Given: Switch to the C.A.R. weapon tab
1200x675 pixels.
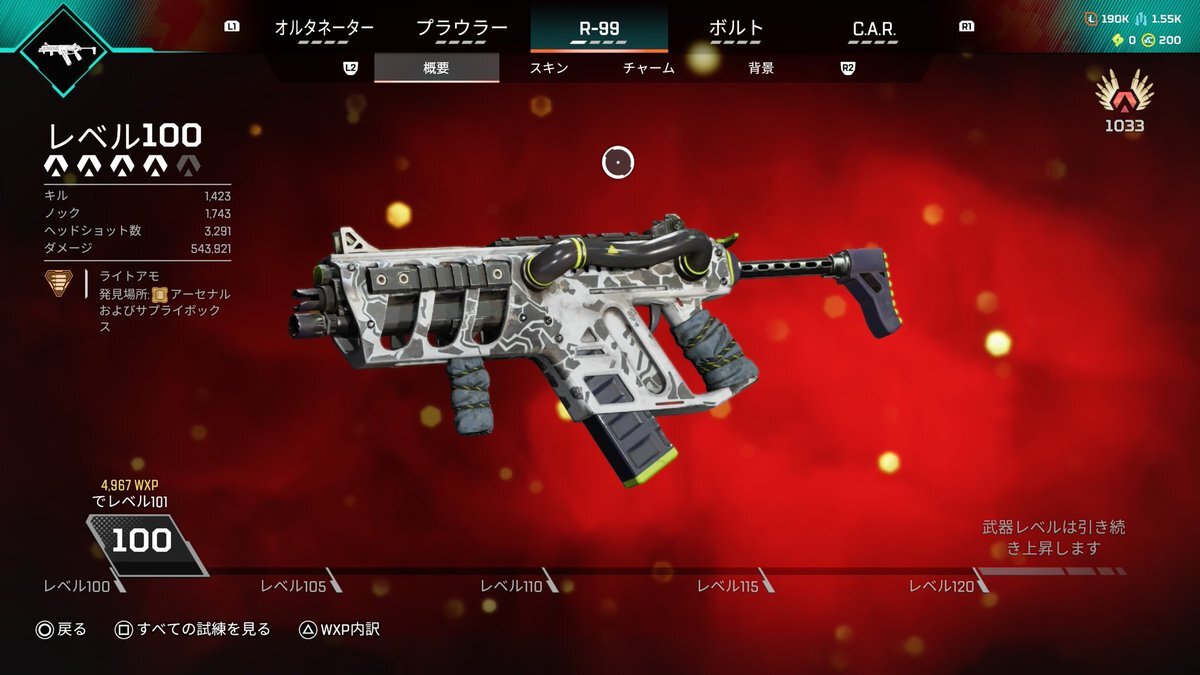Looking at the screenshot, I should [873, 29].
